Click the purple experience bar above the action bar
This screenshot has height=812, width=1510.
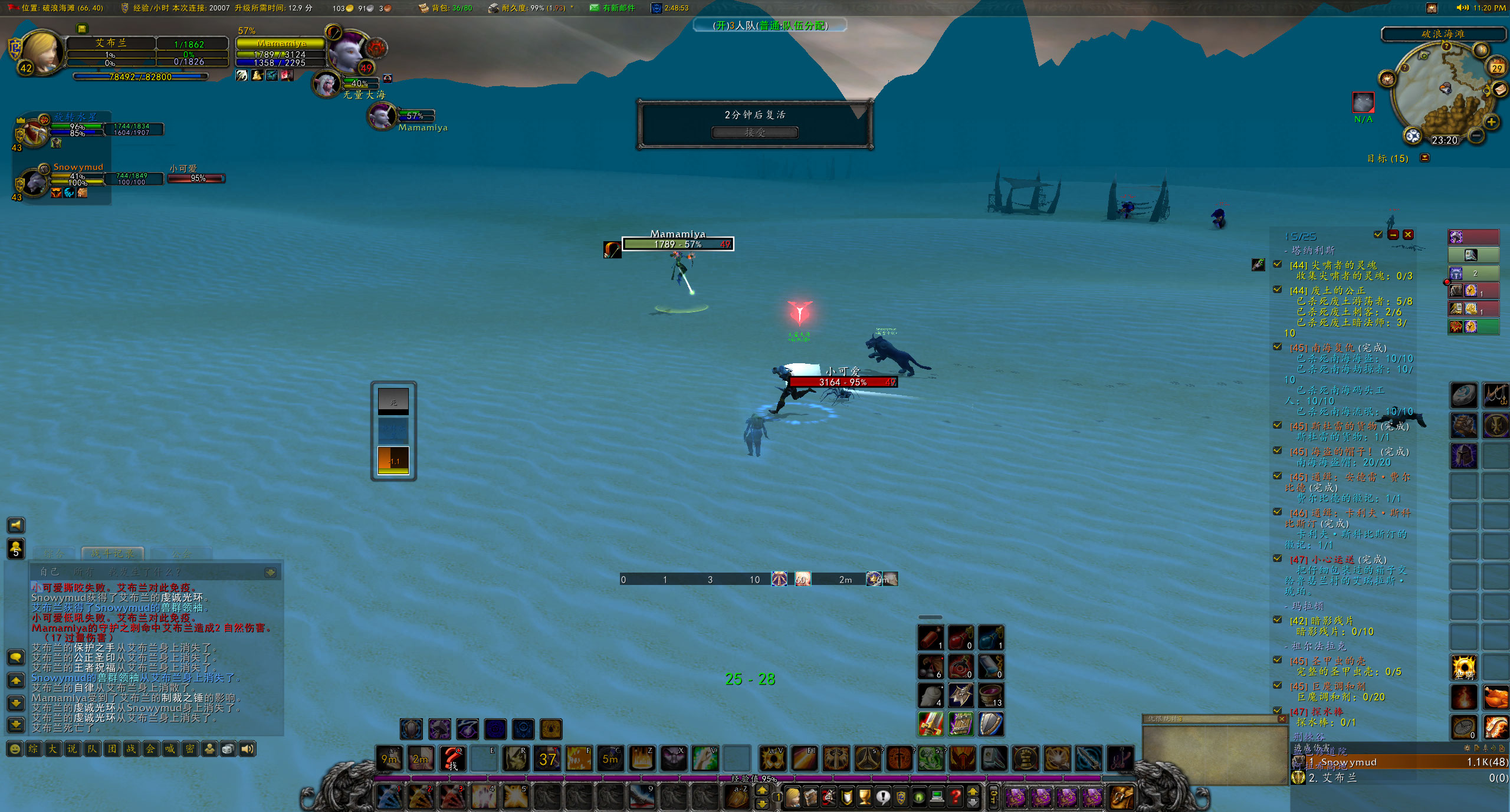pos(755,778)
